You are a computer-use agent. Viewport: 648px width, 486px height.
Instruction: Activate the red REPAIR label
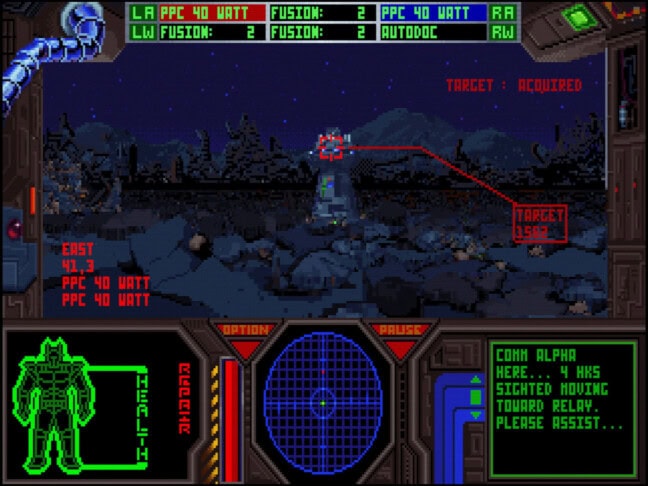184,399
